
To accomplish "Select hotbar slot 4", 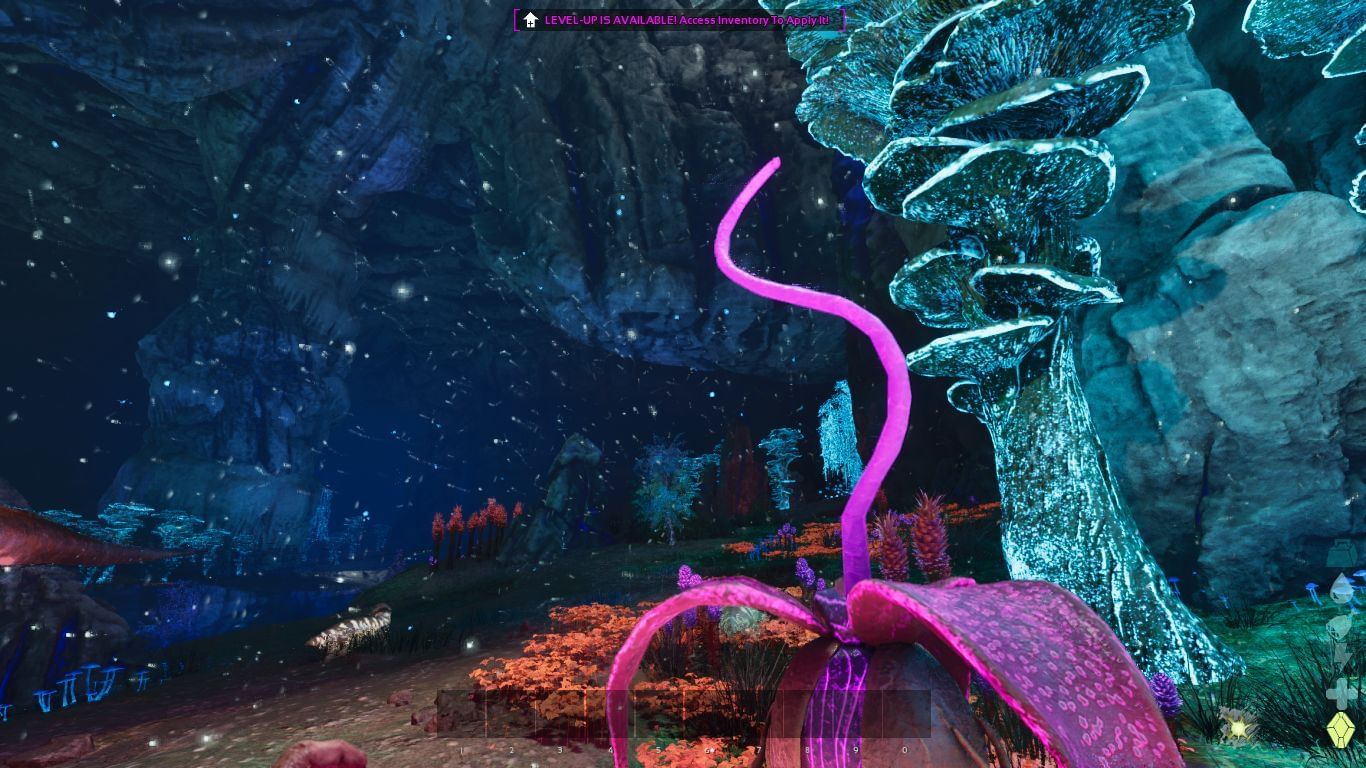I will pos(610,713).
